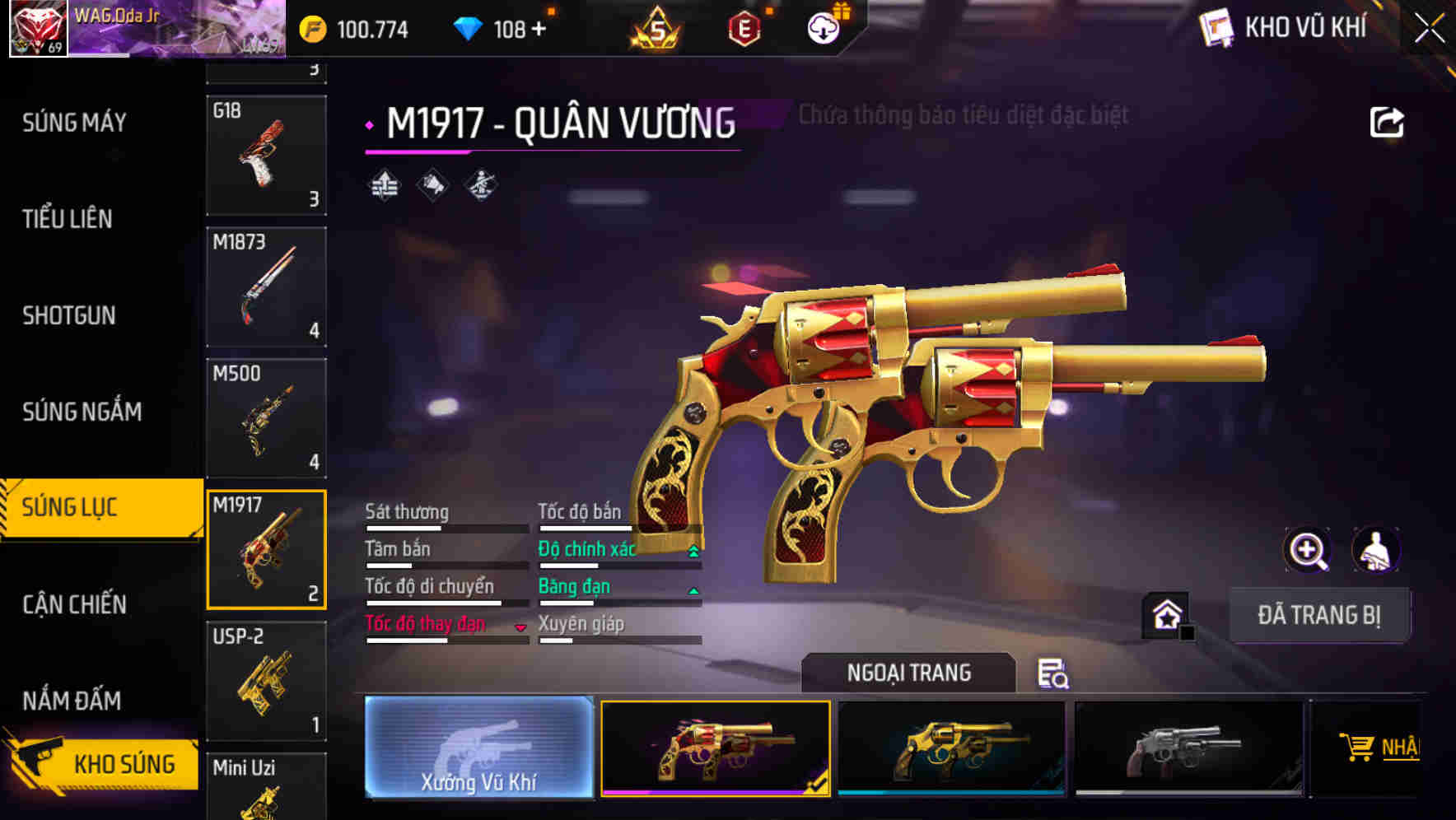This screenshot has height=820, width=1456.
Task: Expand the Băng đạn stat indicator arrow
Action: [692, 590]
